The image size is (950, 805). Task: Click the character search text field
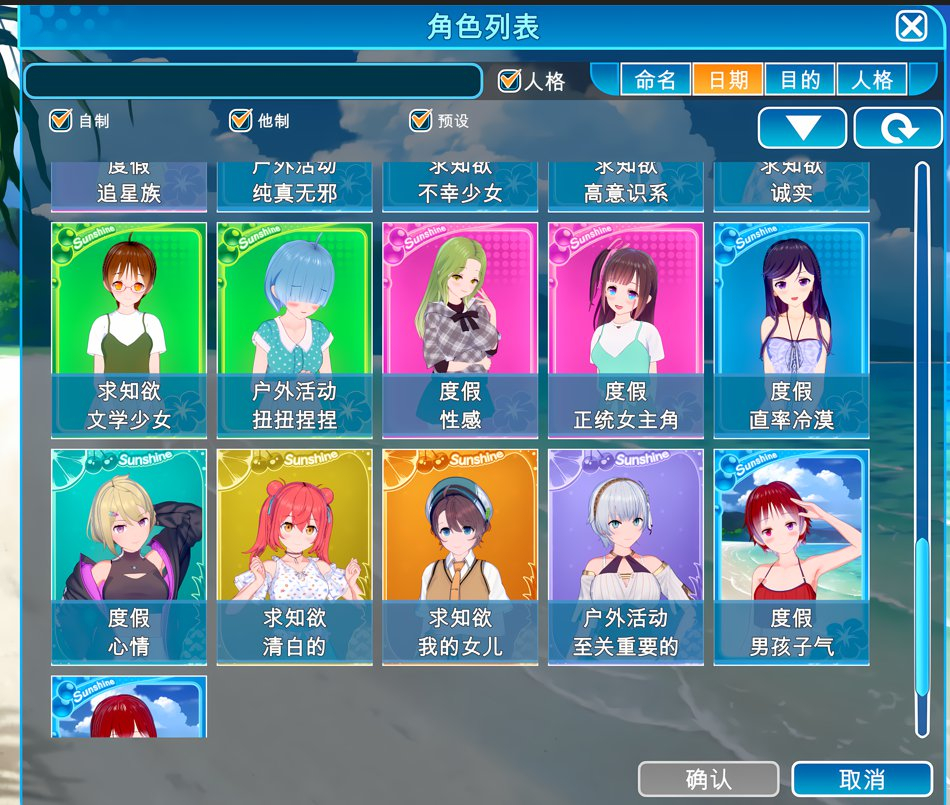252,81
